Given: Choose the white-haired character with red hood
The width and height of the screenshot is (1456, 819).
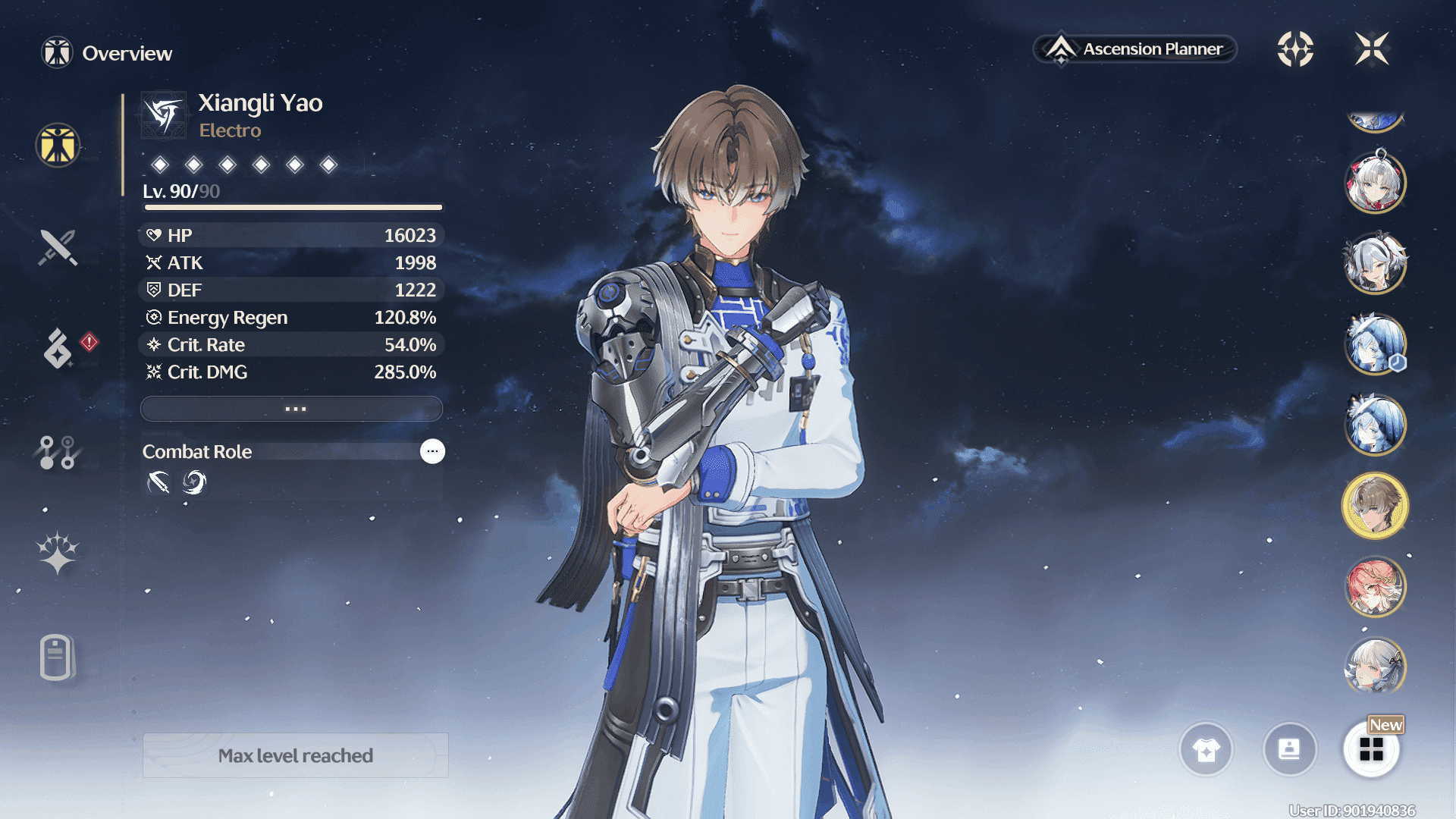Looking at the screenshot, I should click(x=1375, y=182).
